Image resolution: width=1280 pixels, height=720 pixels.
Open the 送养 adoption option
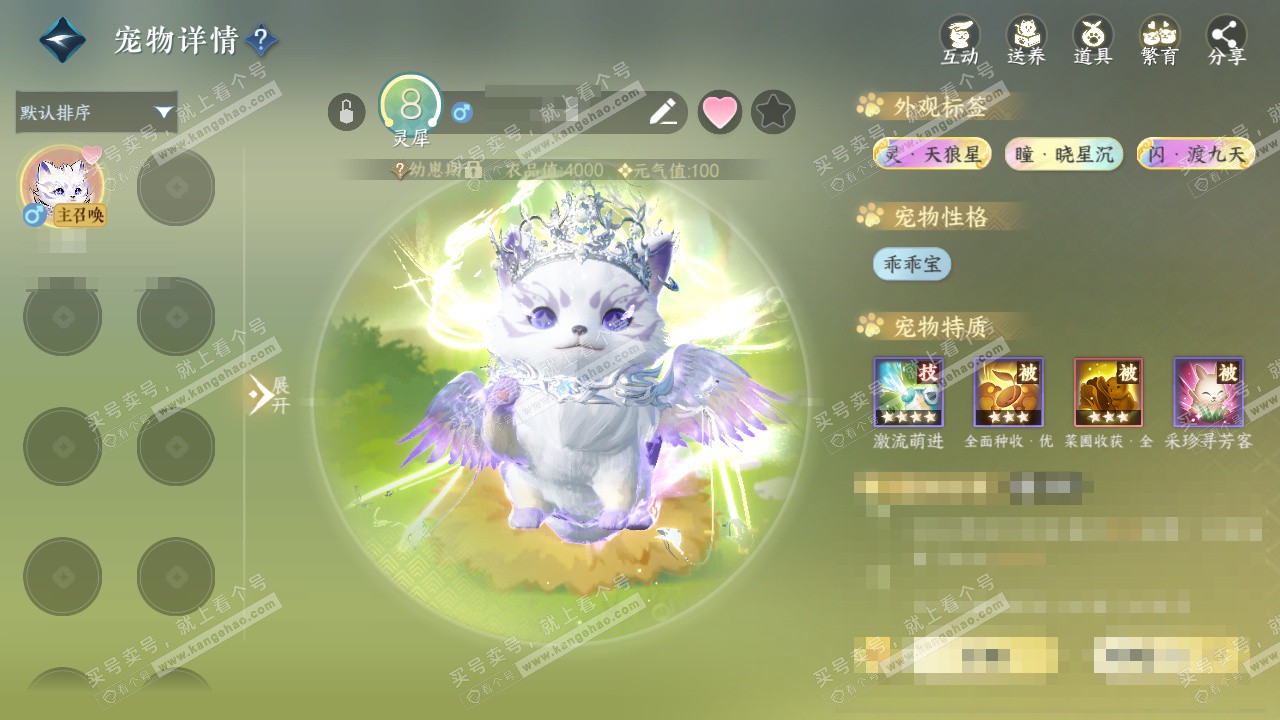[x=1026, y=40]
